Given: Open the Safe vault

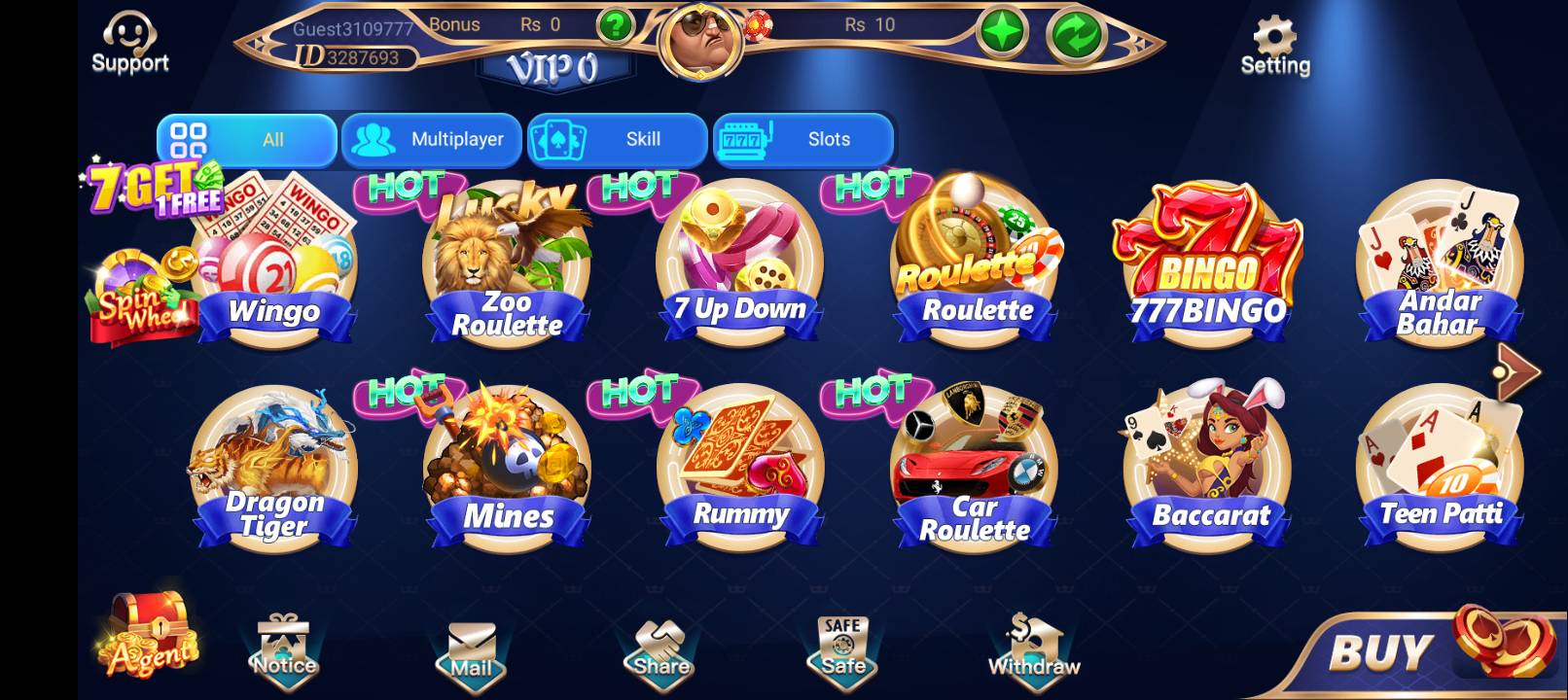Looking at the screenshot, I should click(842, 642).
